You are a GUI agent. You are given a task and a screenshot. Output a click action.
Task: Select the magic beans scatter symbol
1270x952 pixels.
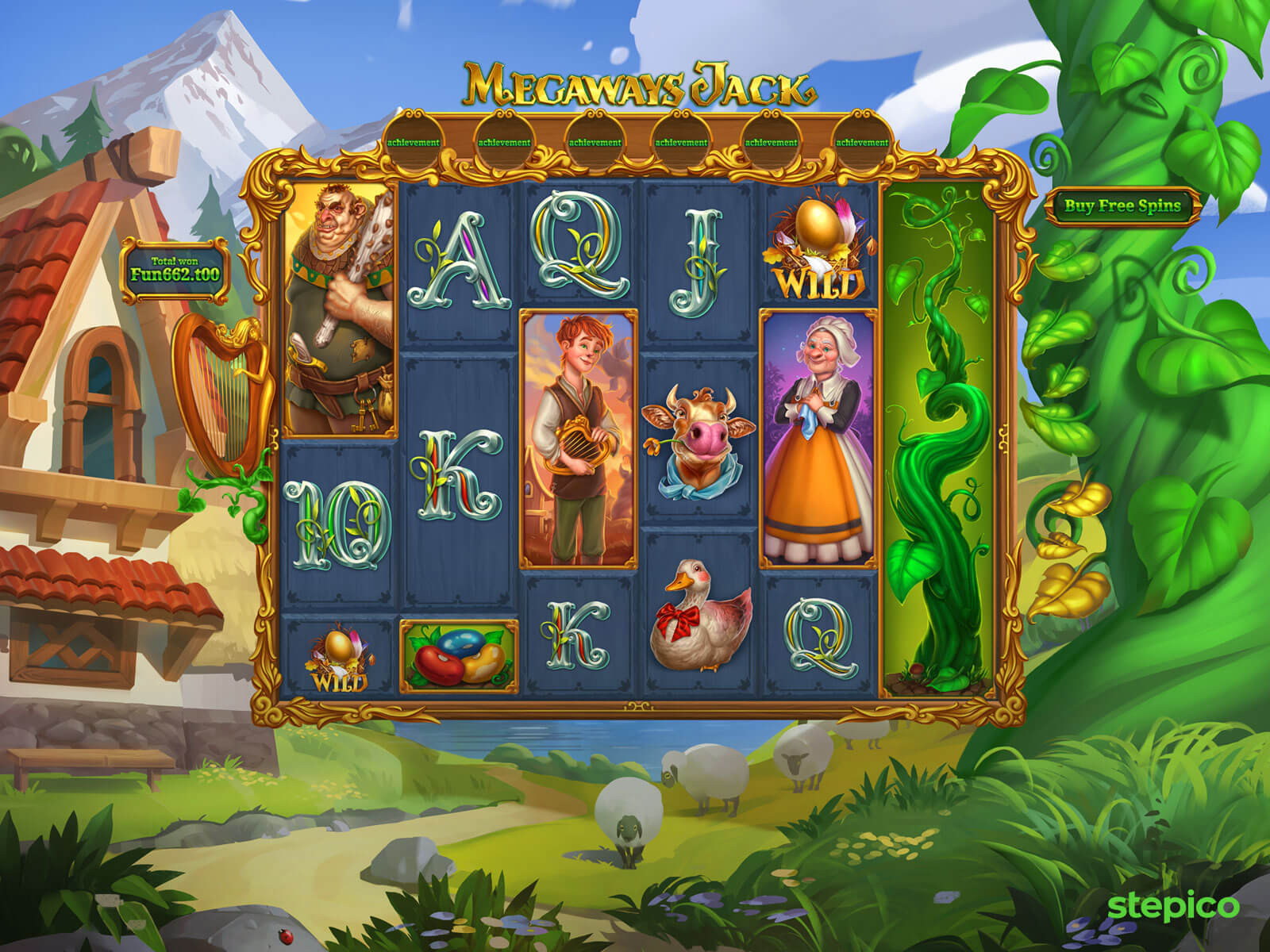[x=459, y=656]
